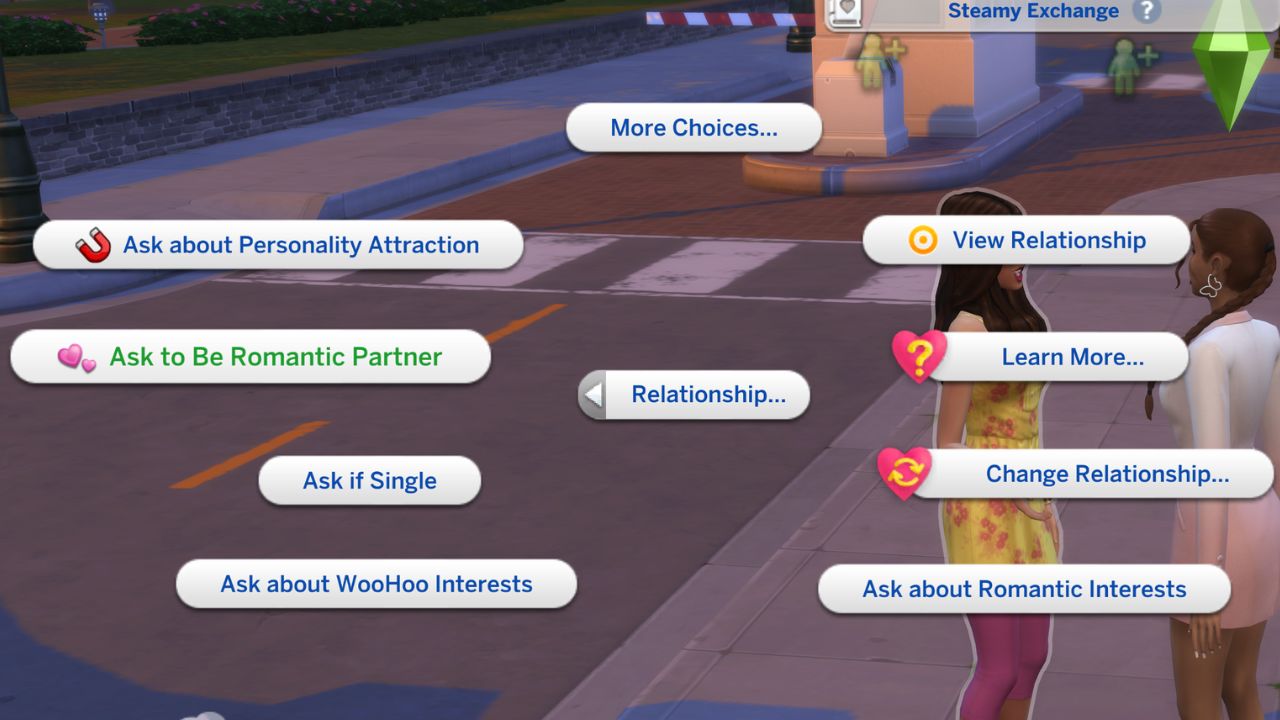Click the magnet icon on Personality Attraction

91,243
